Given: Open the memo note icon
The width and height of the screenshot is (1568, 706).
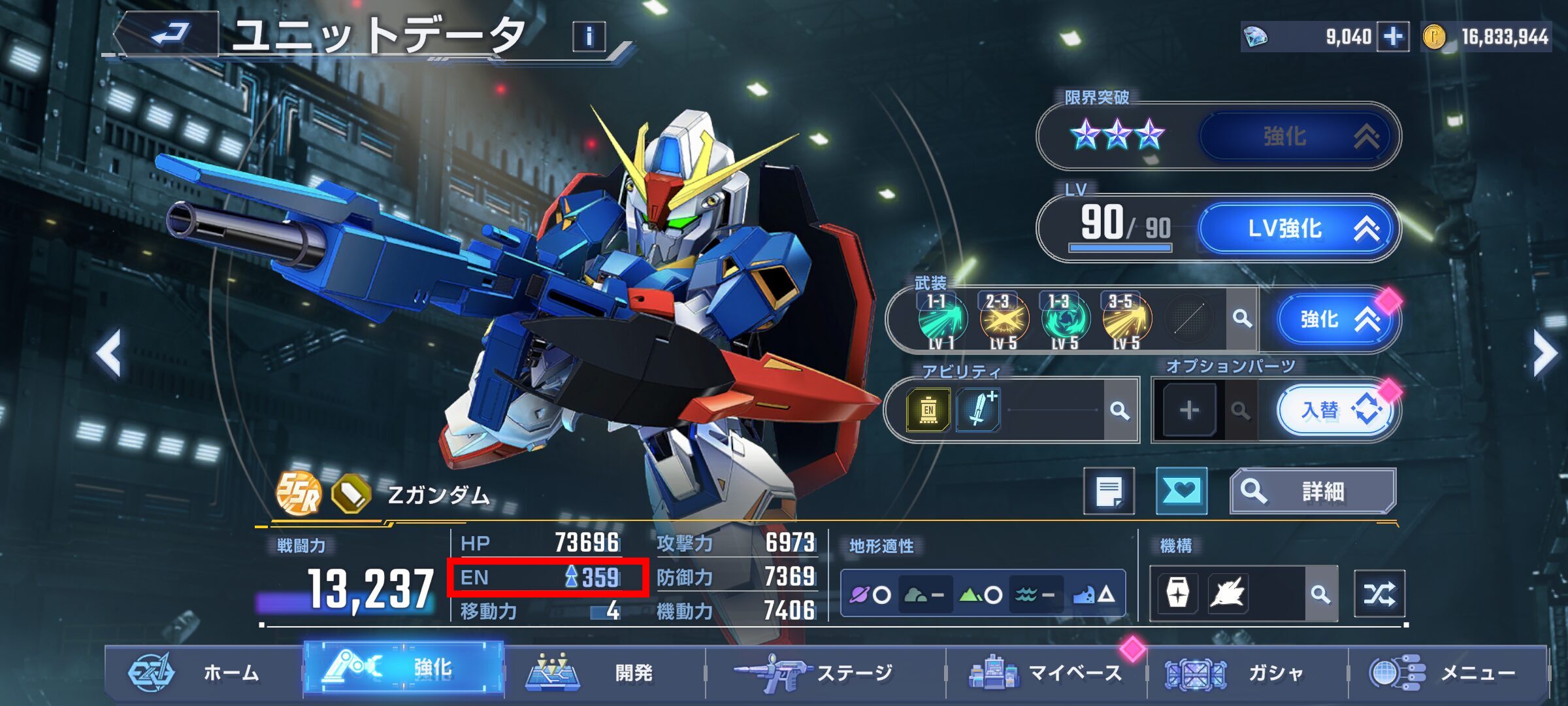Looking at the screenshot, I should pos(1109,491).
